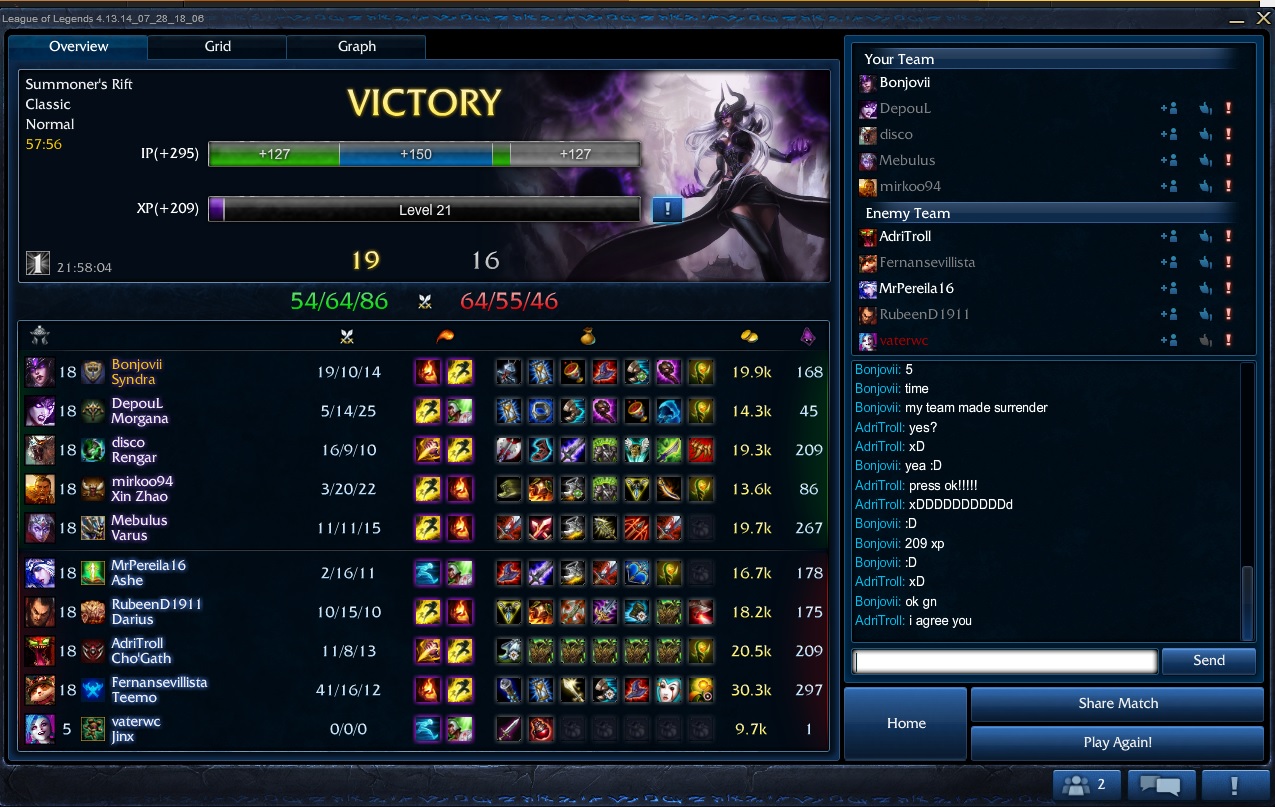Report player Mebulus
The width and height of the screenshot is (1275, 807).
click(1229, 161)
